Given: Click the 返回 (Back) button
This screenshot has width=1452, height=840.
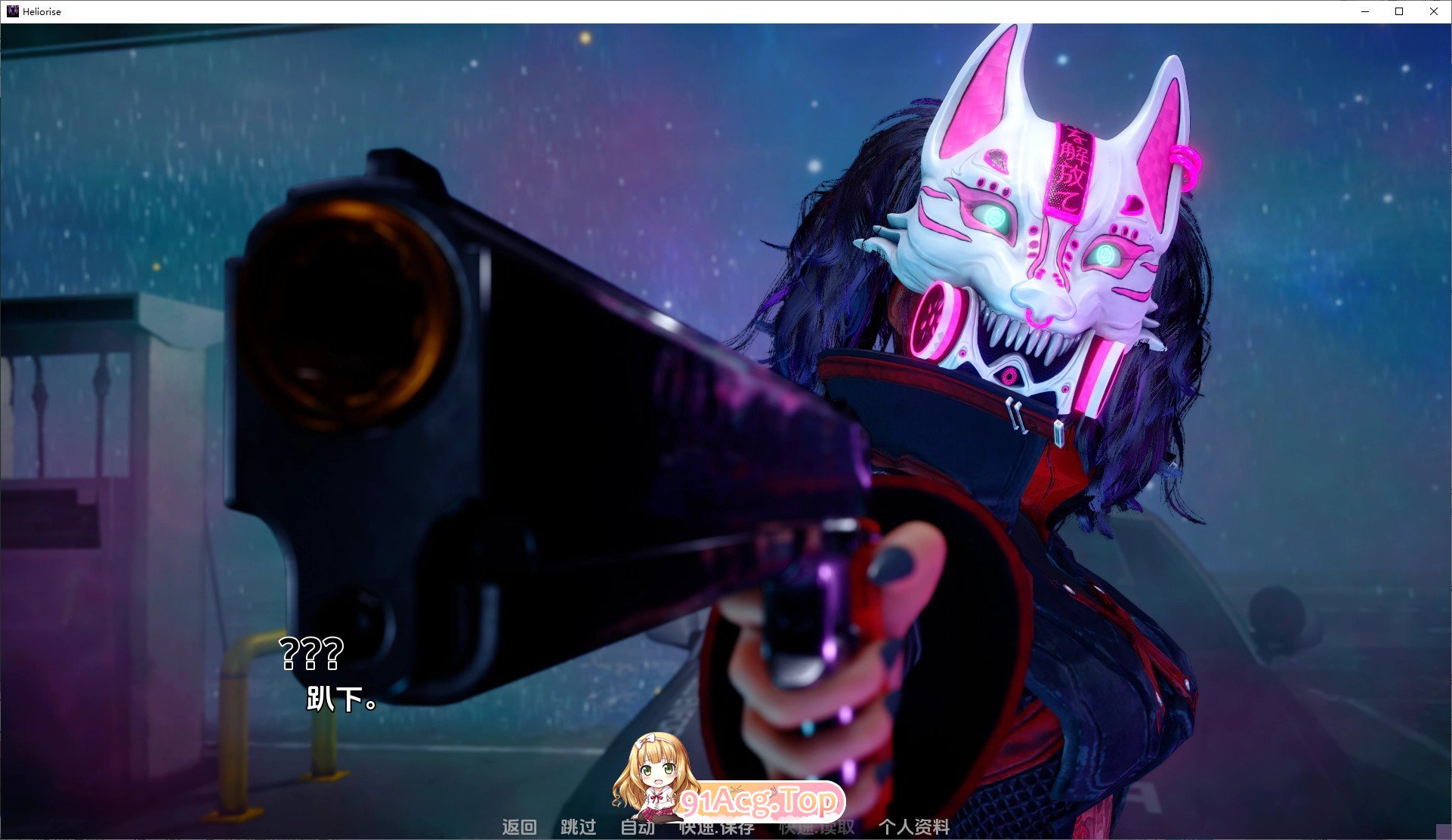Looking at the screenshot, I should (x=519, y=827).
